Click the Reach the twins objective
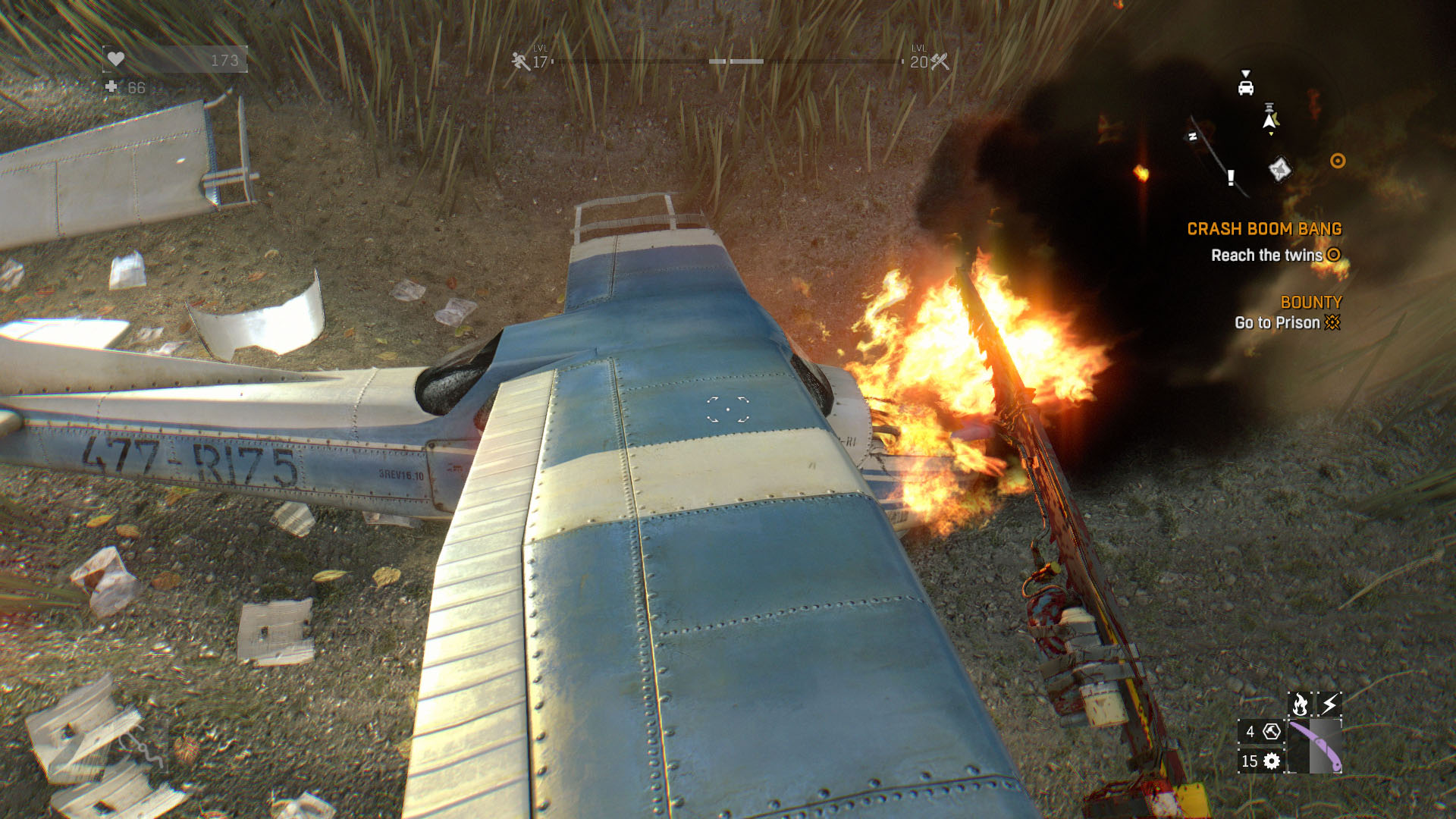 click(1266, 256)
